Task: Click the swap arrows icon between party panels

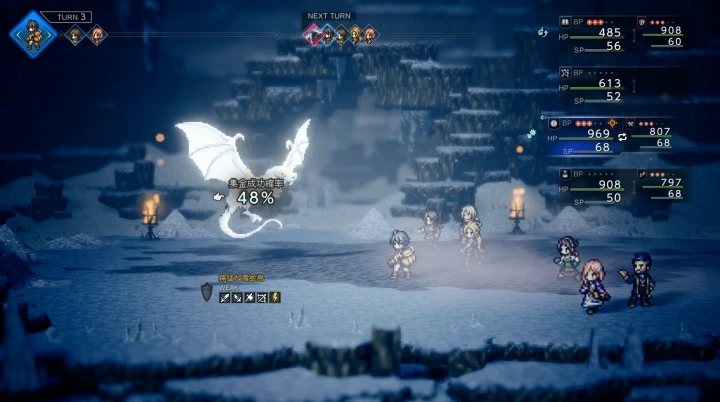Action: [623, 136]
